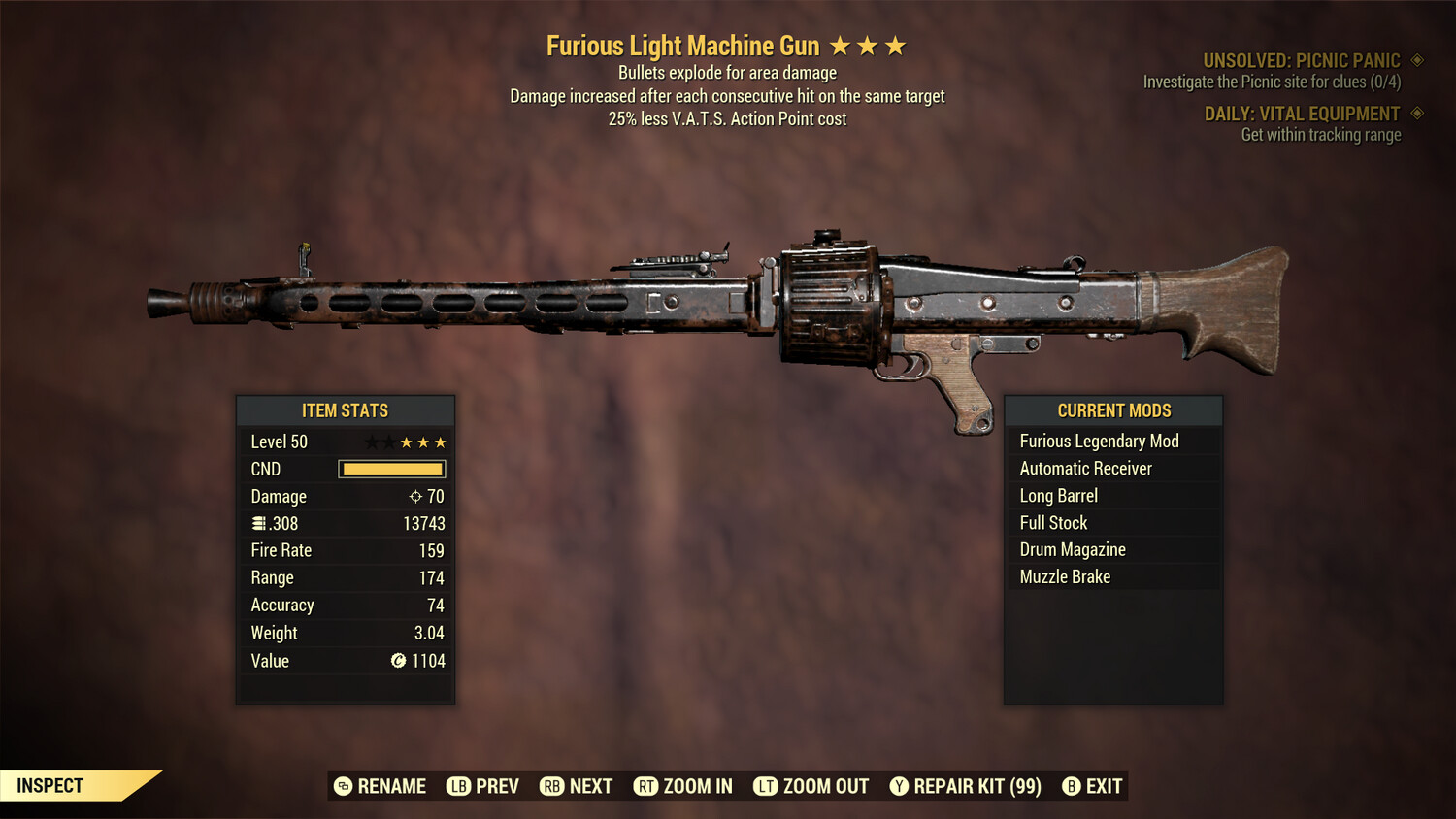Expand the CURRENT MODS panel header

pyautogui.click(x=1113, y=409)
